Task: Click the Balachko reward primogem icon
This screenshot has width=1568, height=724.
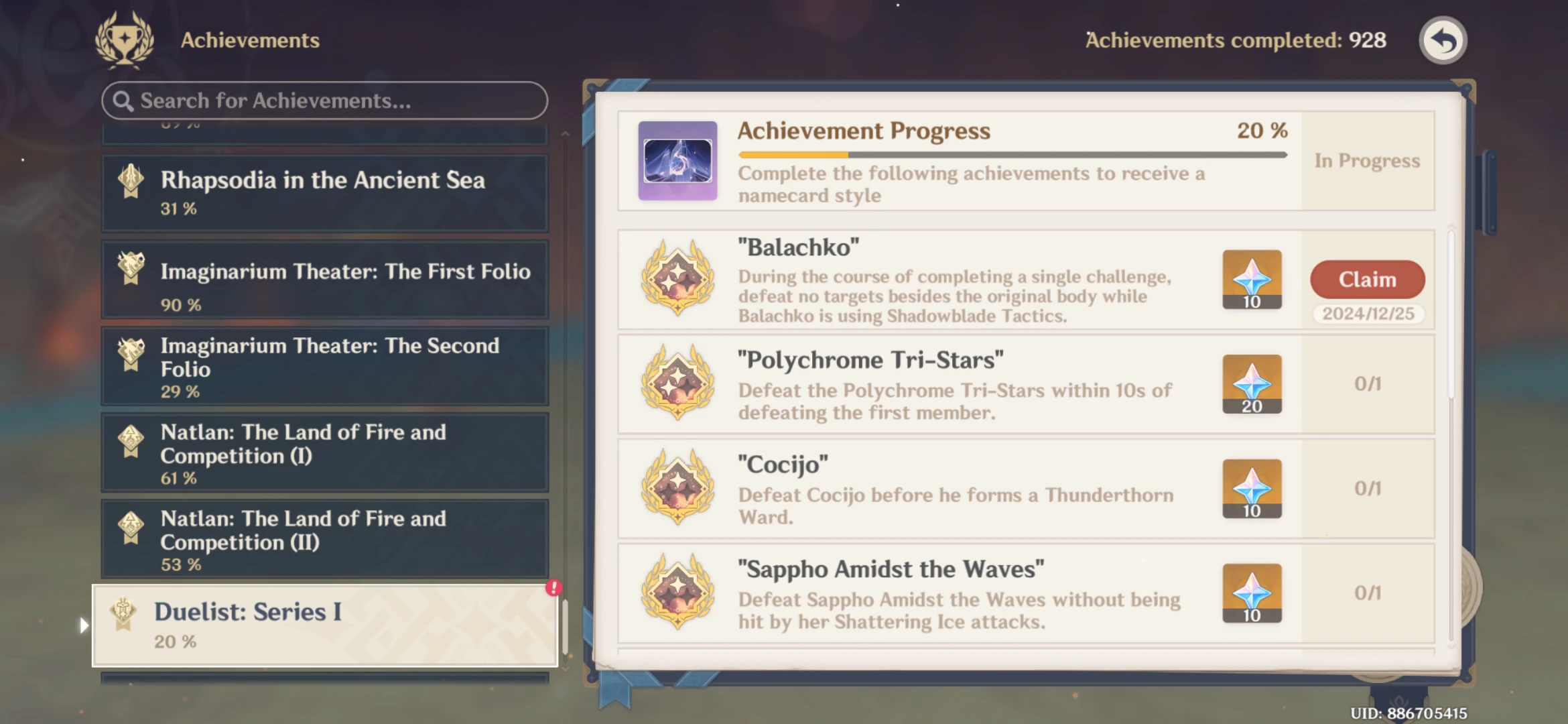Action: pos(1251,280)
